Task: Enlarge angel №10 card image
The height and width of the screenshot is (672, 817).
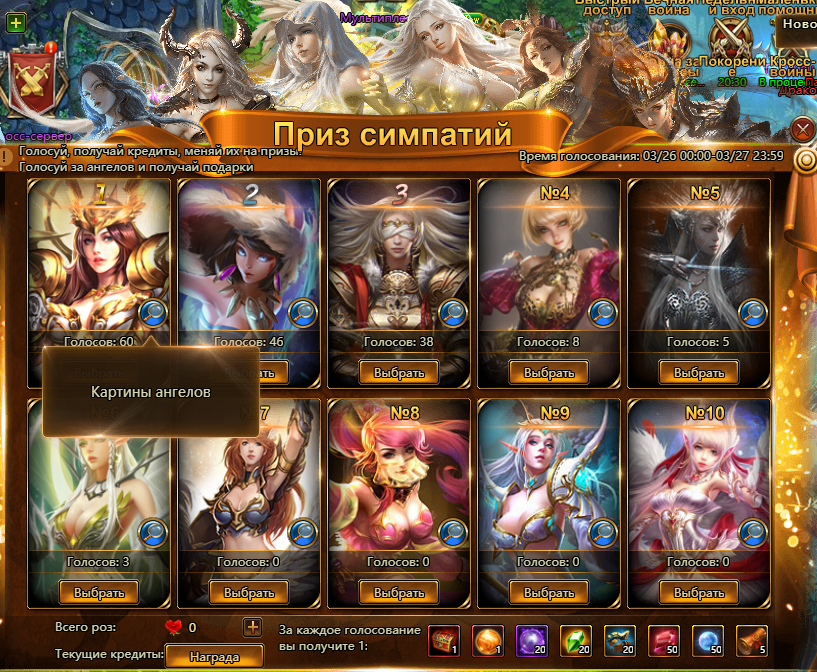Action: tap(751, 532)
